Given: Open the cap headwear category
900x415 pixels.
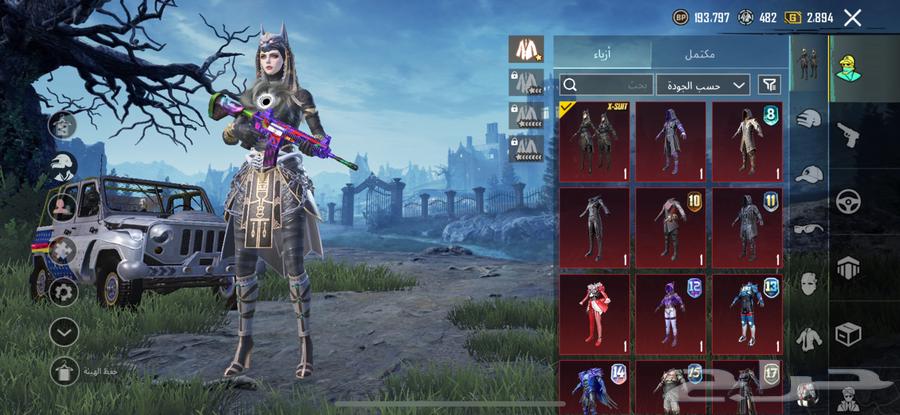Looking at the screenshot, I should pos(808,174).
